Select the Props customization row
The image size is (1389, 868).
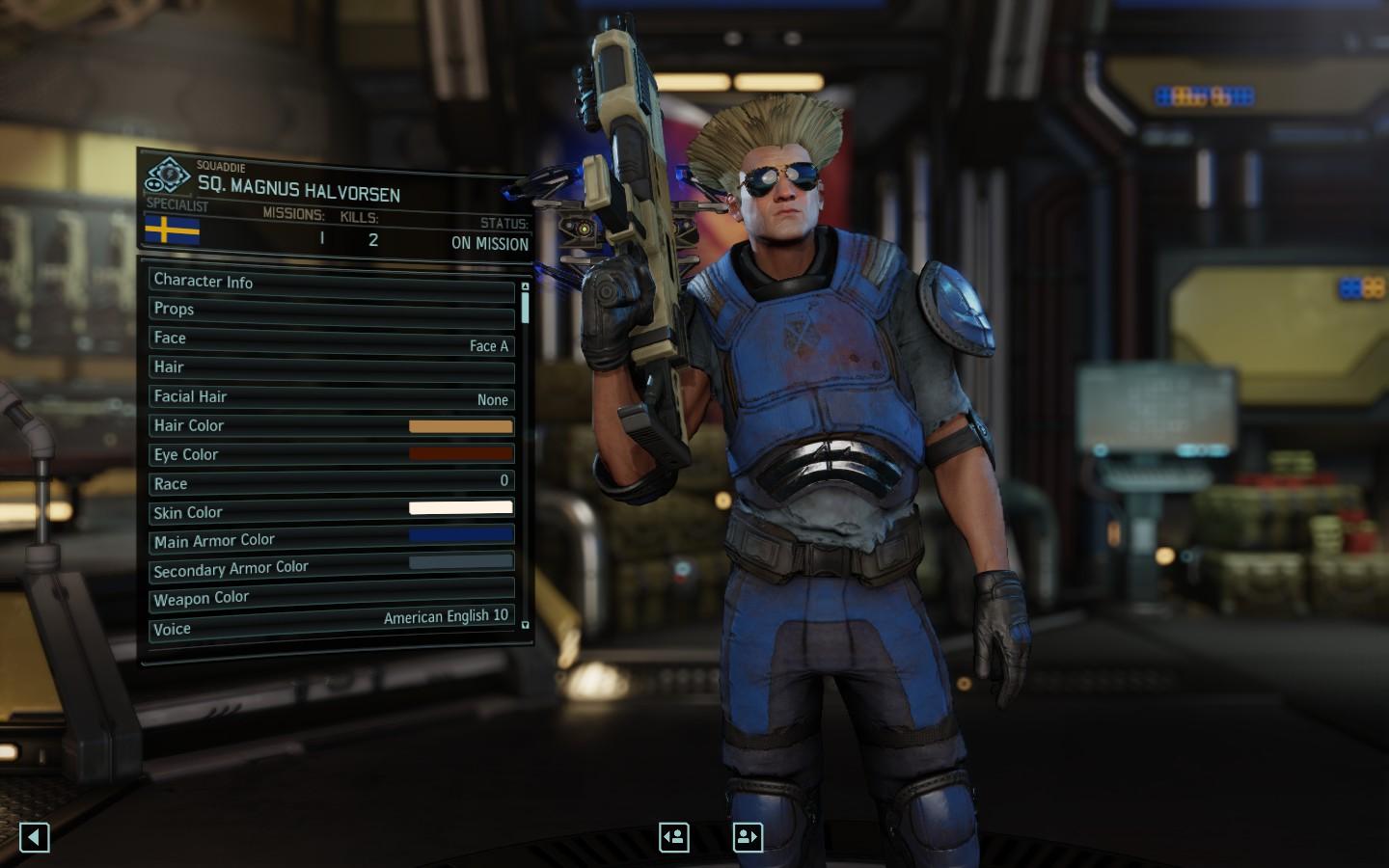pyautogui.click(x=331, y=311)
